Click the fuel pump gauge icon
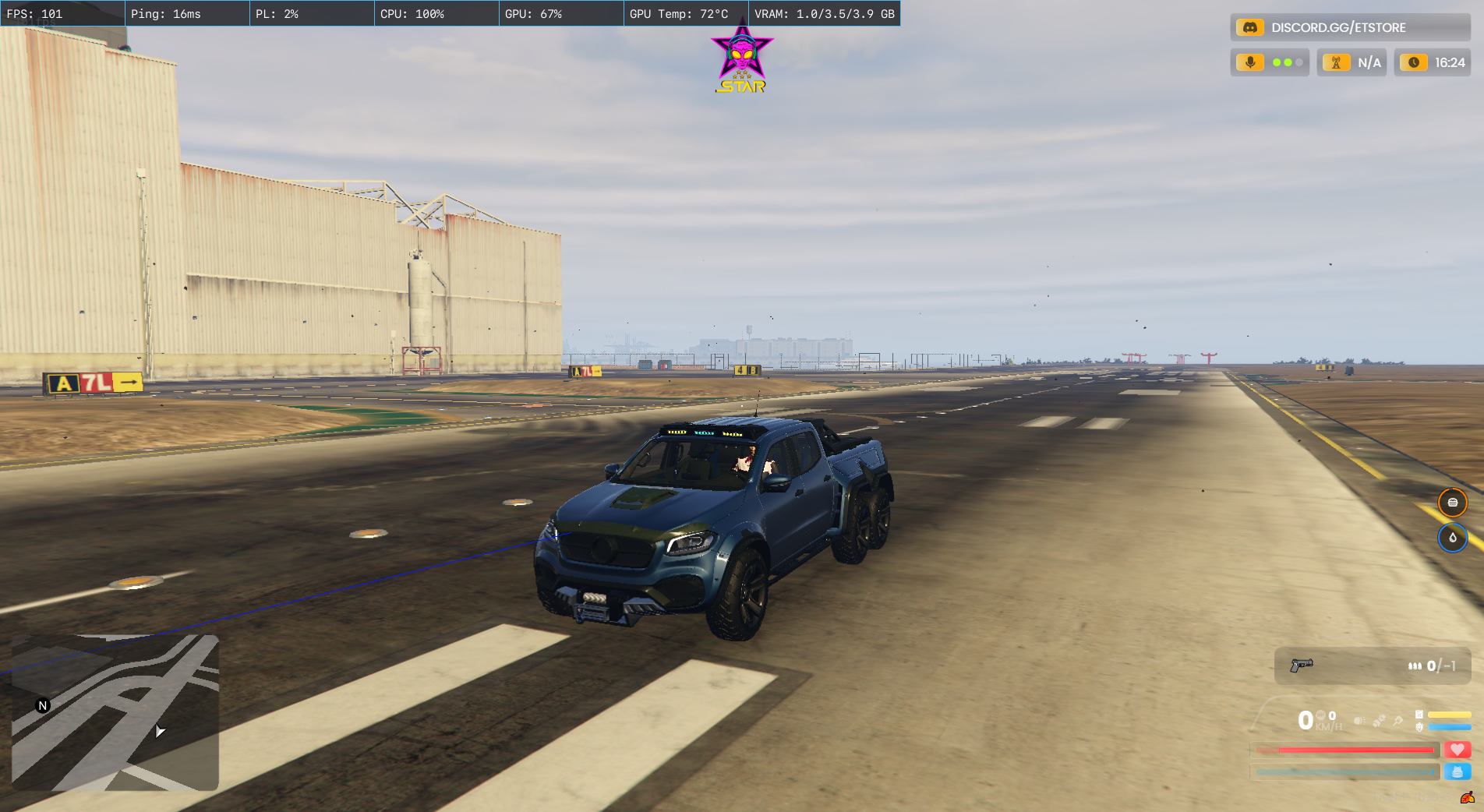1484x812 pixels. pos(1419,715)
